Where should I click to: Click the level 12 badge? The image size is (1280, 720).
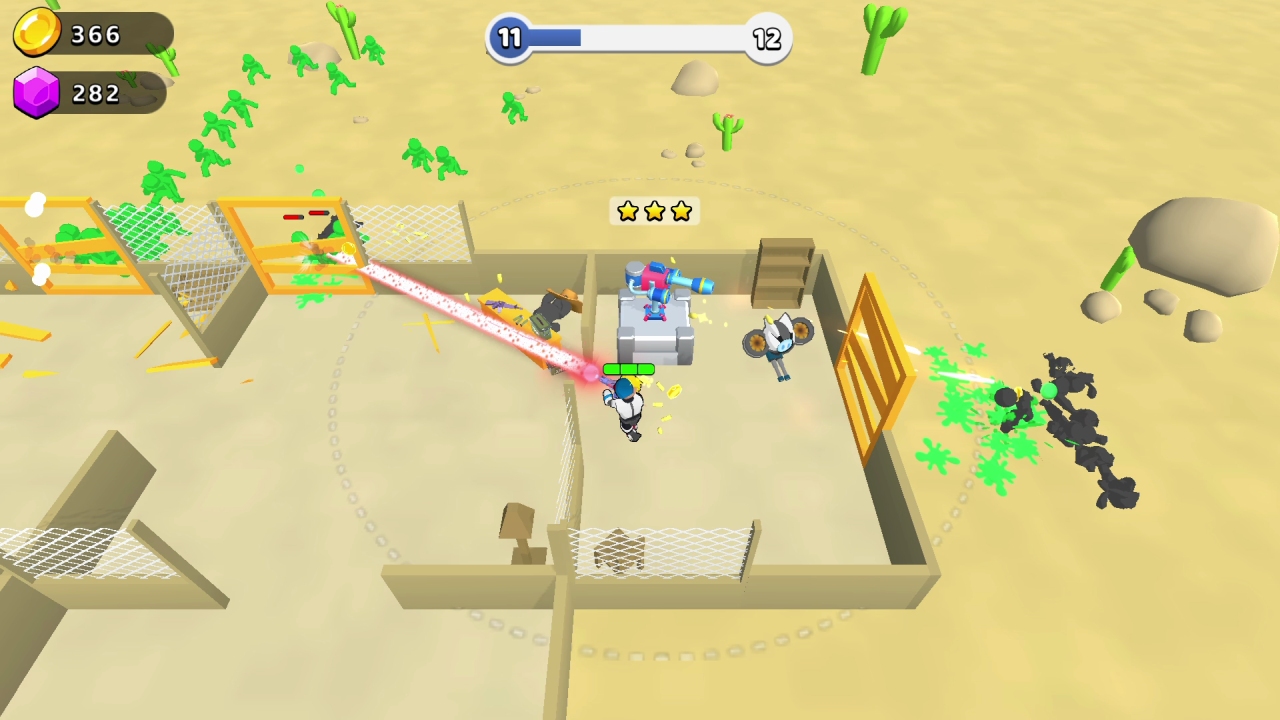(x=767, y=39)
